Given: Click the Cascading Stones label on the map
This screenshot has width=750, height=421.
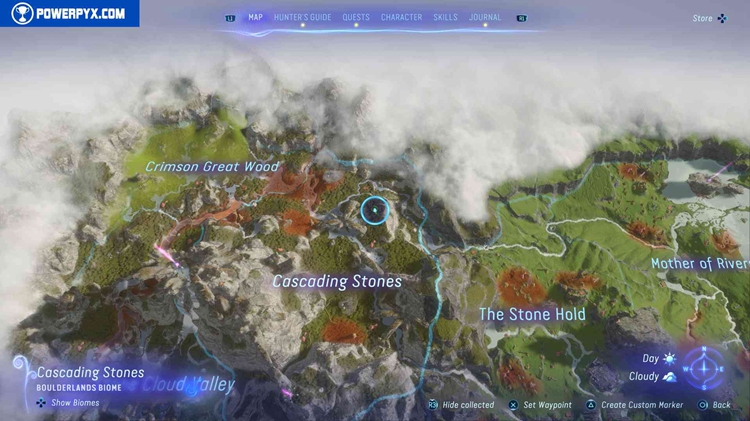Looking at the screenshot, I should [337, 282].
